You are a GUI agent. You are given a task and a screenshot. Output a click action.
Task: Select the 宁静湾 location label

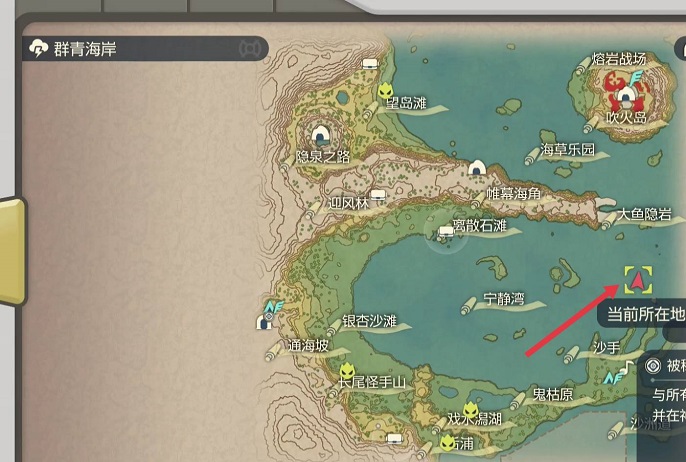(503, 298)
